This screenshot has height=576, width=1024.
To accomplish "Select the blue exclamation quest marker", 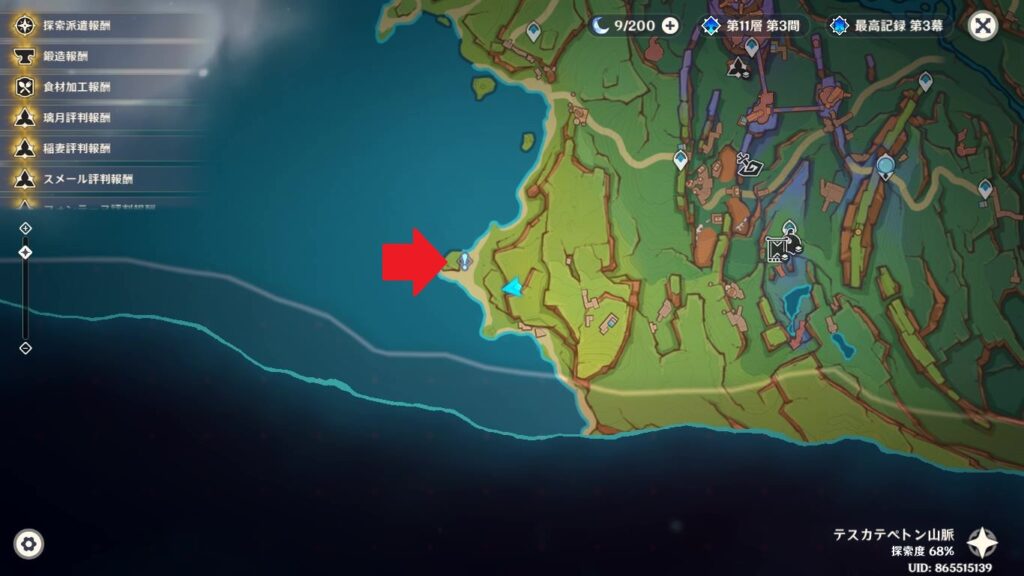I will coord(465,259).
